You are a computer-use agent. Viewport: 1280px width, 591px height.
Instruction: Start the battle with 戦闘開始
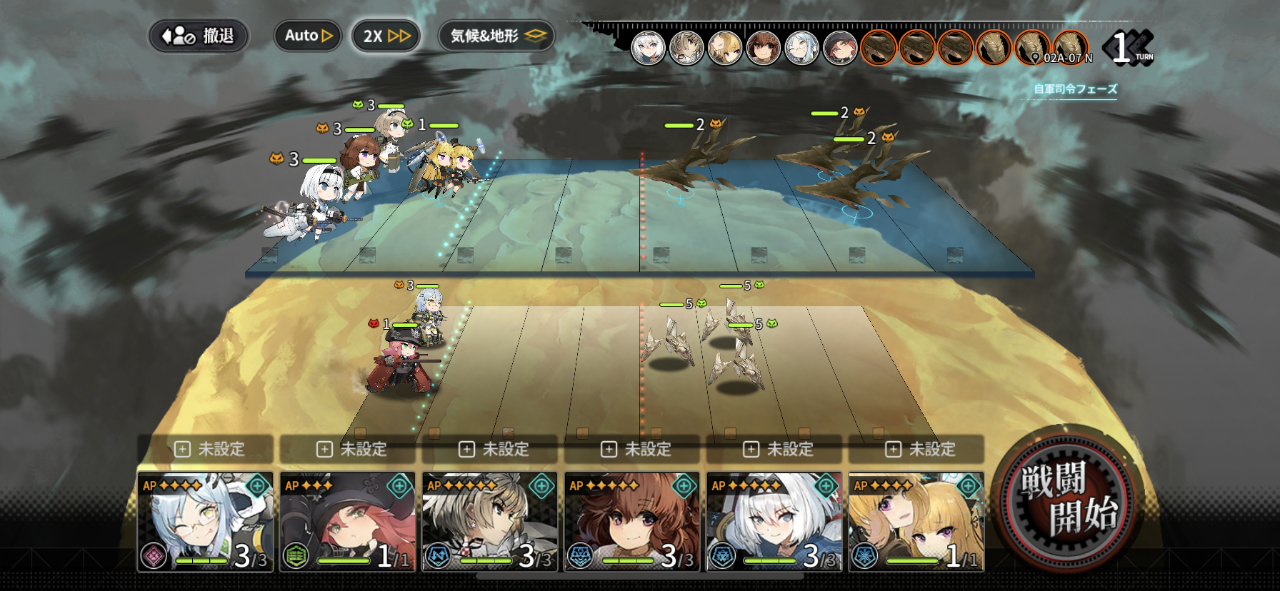1066,498
